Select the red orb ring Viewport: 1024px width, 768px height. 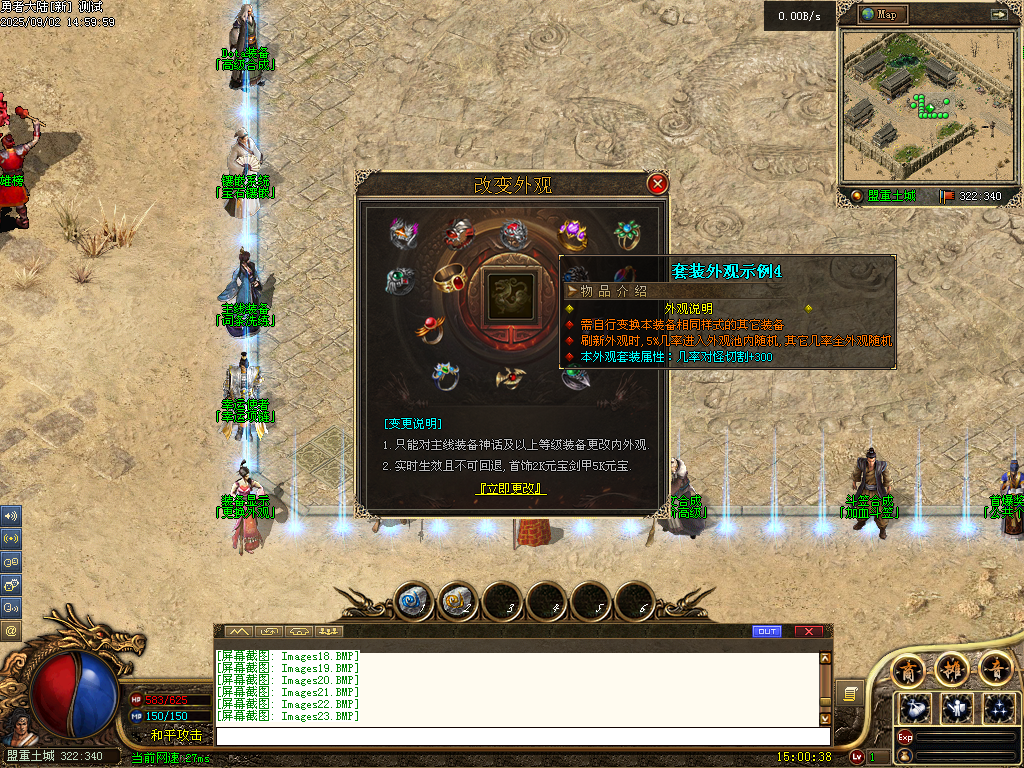click(x=431, y=327)
